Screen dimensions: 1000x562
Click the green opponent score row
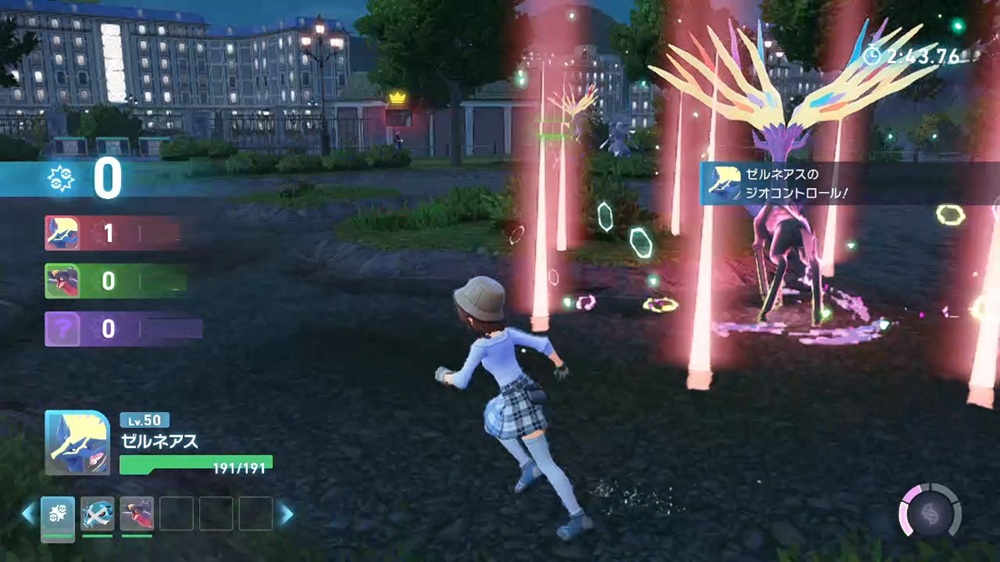click(x=114, y=281)
